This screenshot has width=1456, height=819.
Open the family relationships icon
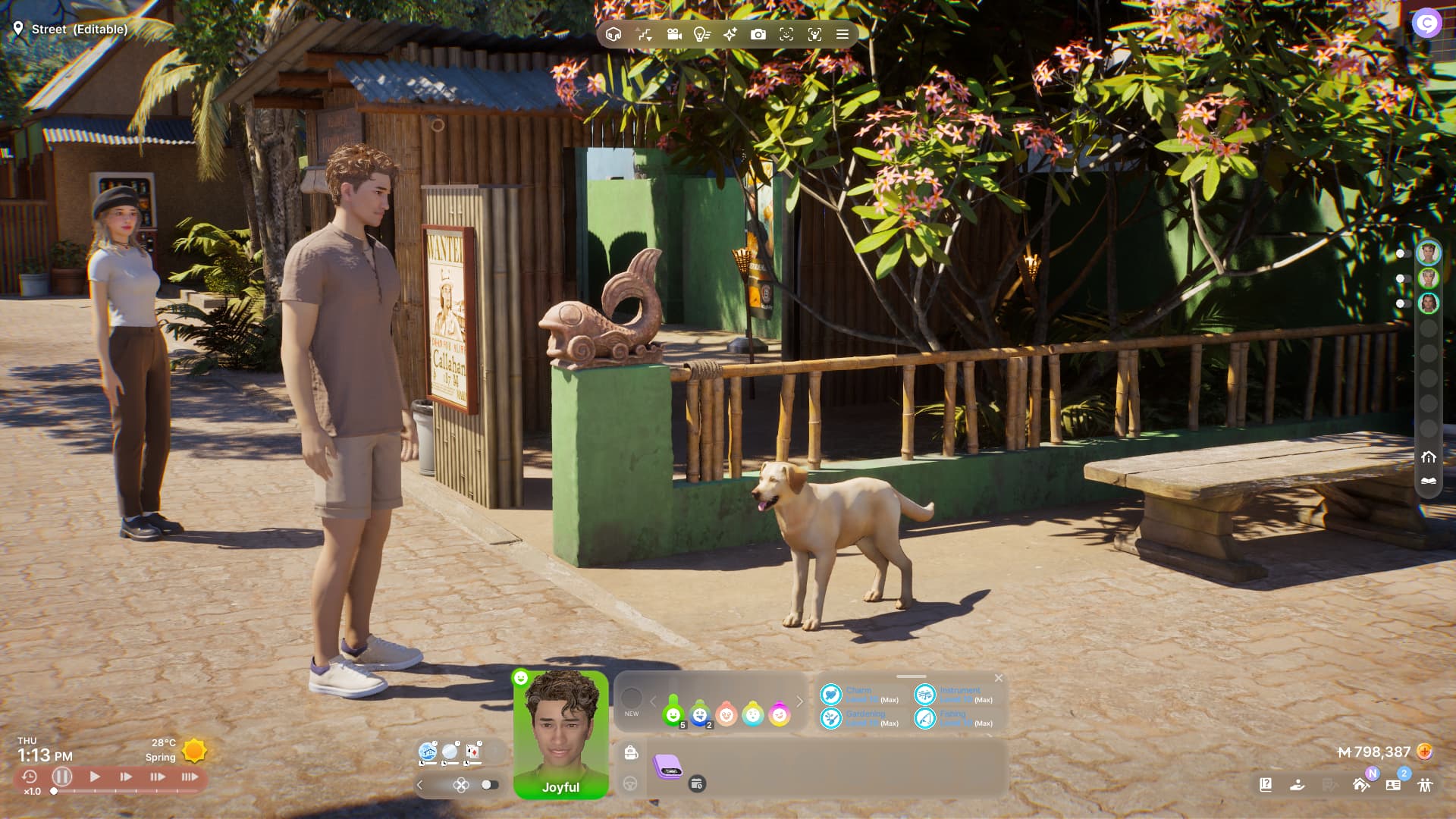1426,785
